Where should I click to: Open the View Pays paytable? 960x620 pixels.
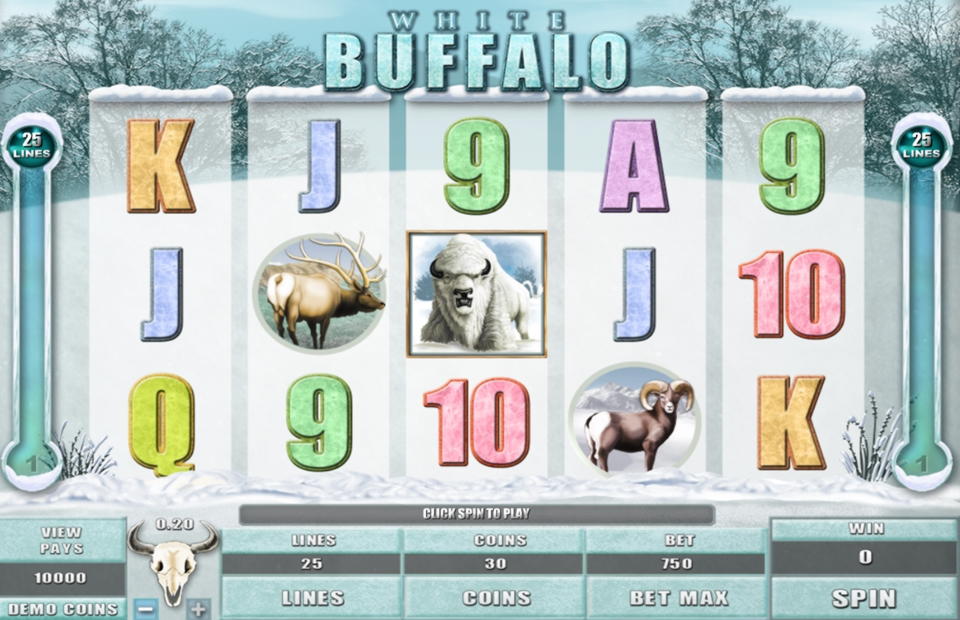[x=62, y=540]
